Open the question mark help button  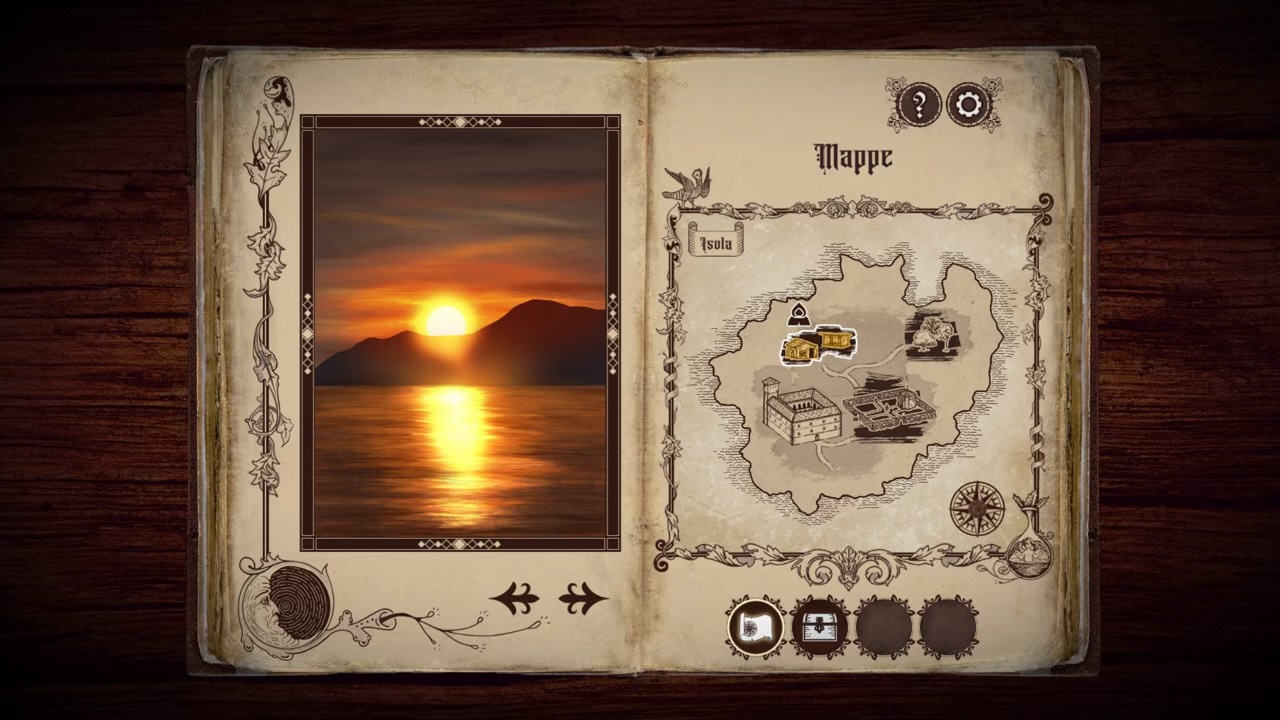pyautogui.click(x=919, y=104)
